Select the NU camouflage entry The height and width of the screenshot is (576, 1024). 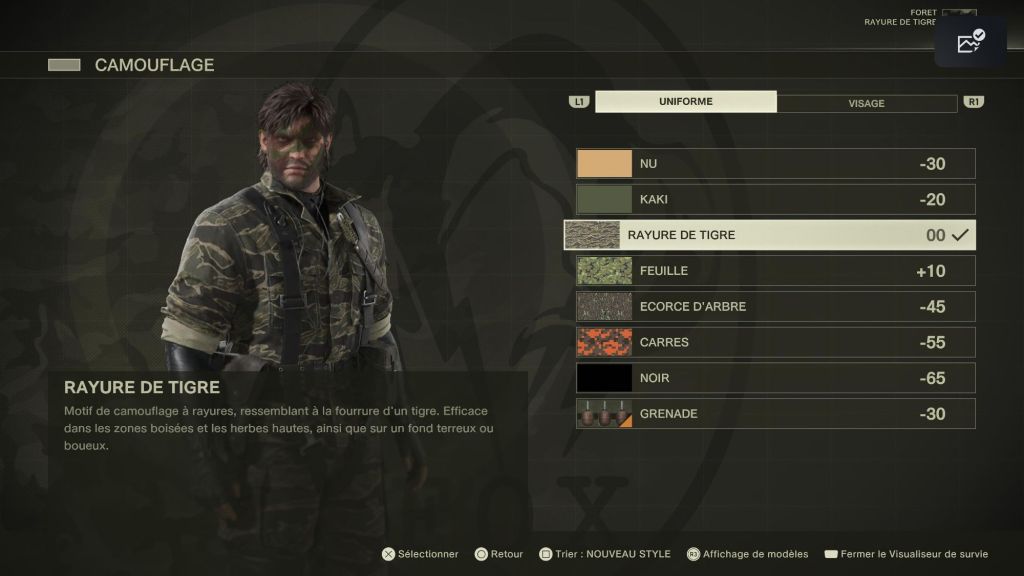[x=775, y=164]
